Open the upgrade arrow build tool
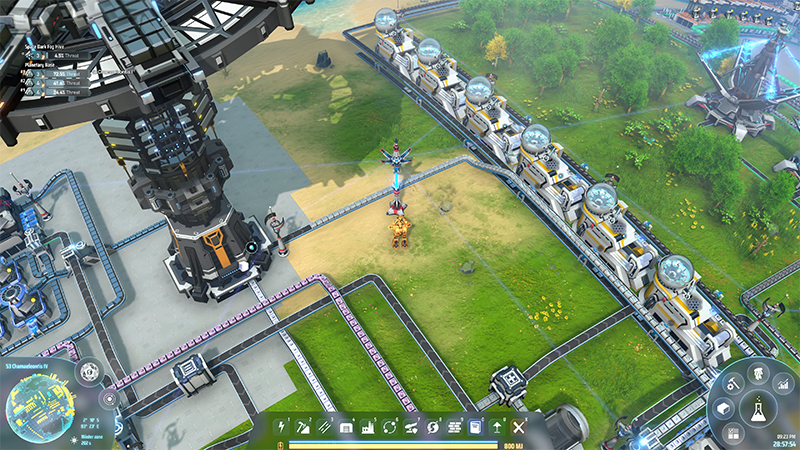This screenshot has height=450, width=800. coord(497,427)
